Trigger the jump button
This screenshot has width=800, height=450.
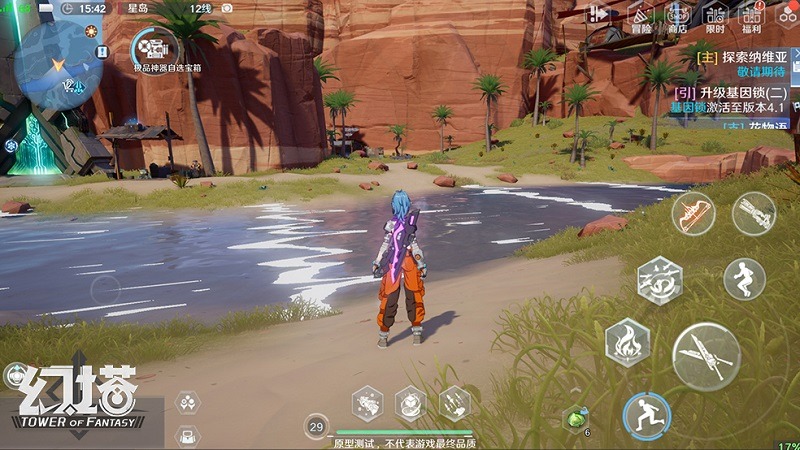744,279
